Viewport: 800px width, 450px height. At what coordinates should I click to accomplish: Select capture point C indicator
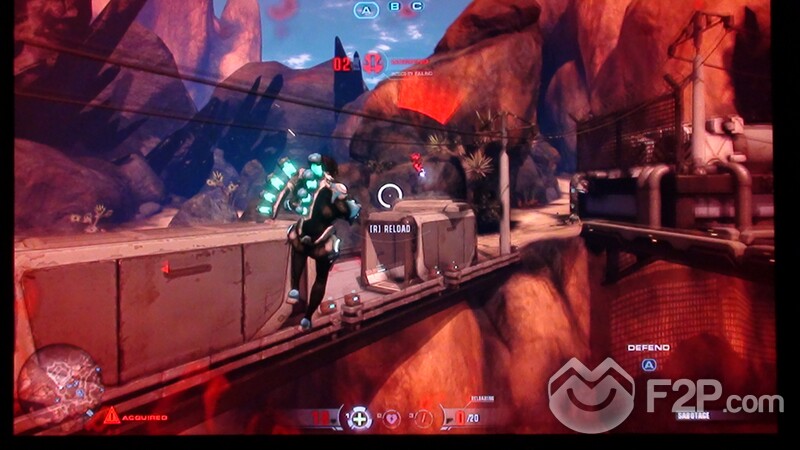click(x=416, y=7)
